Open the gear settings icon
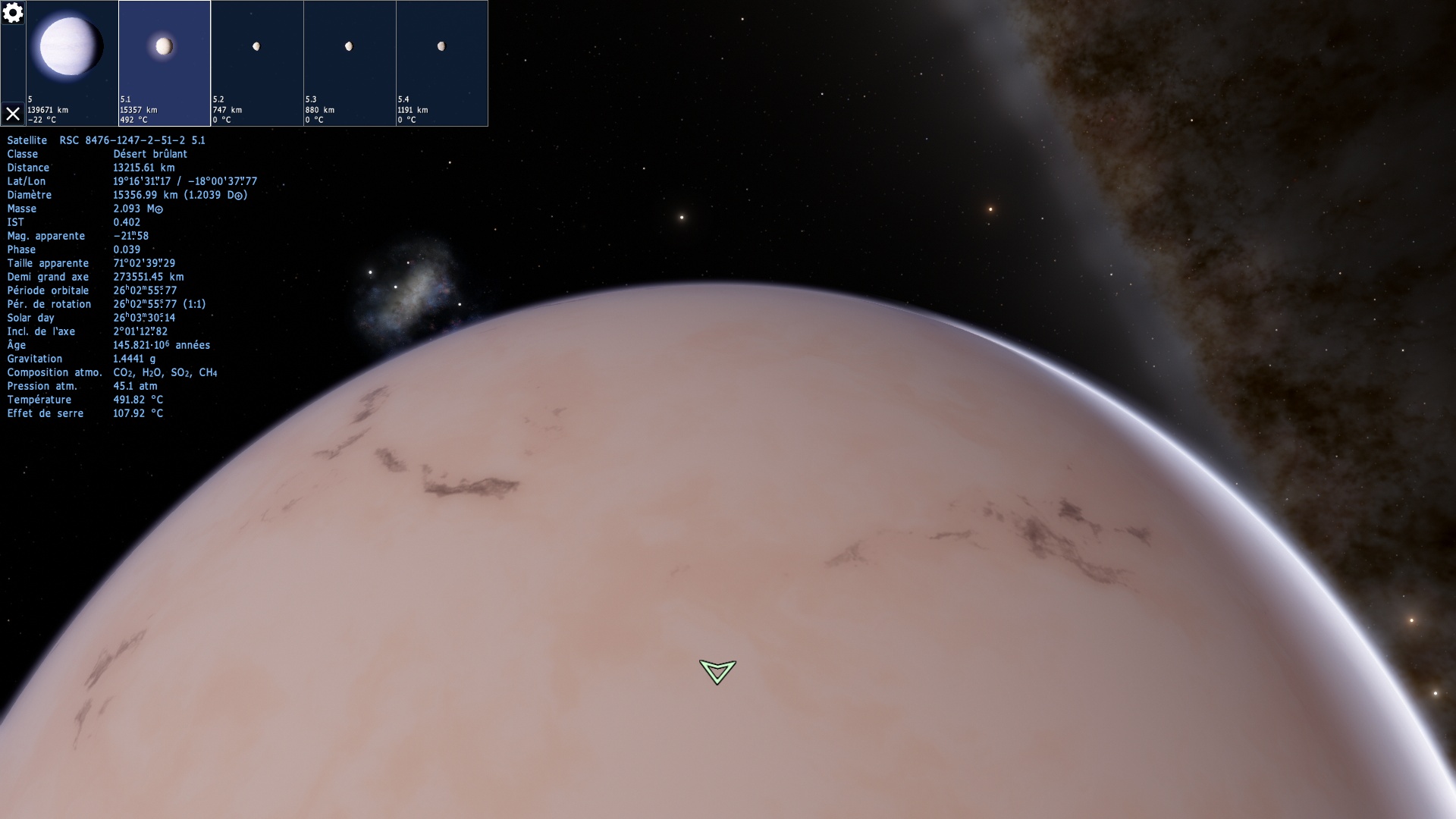The height and width of the screenshot is (819, 1456). click(x=13, y=13)
